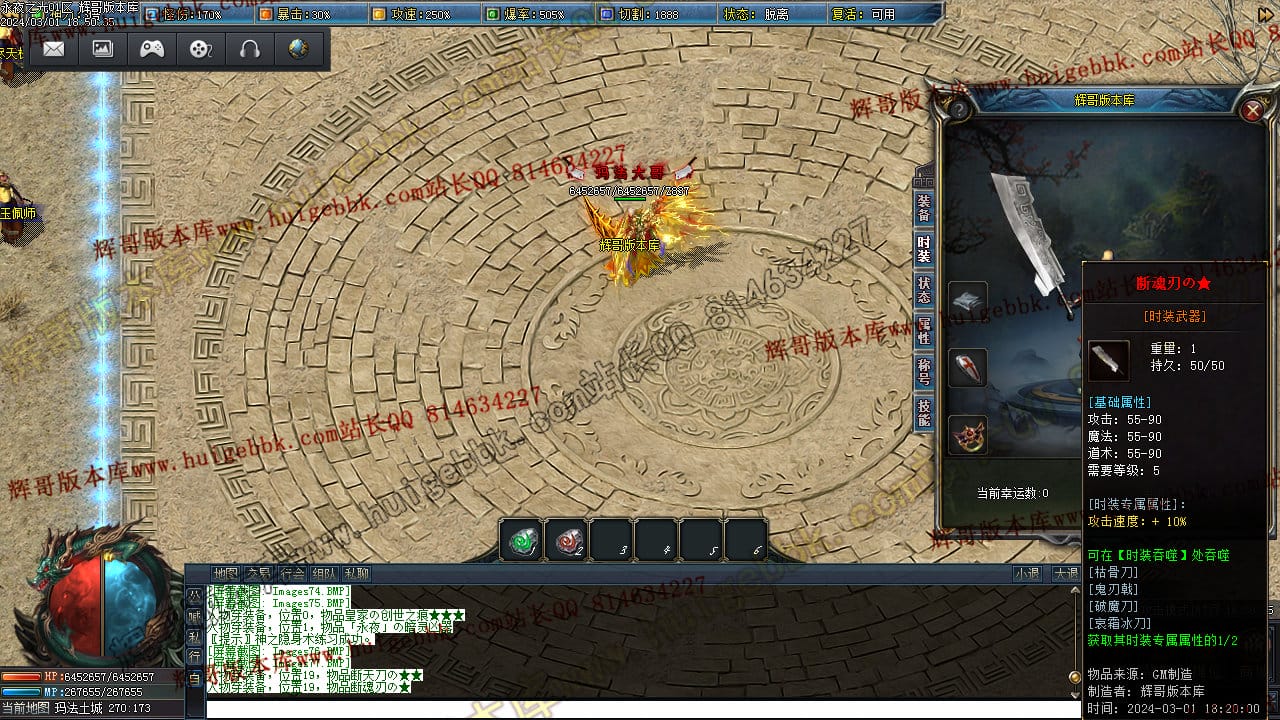Screen dimensions: 1280x720
Task: Close the character panel with red X
Action: [1252, 110]
